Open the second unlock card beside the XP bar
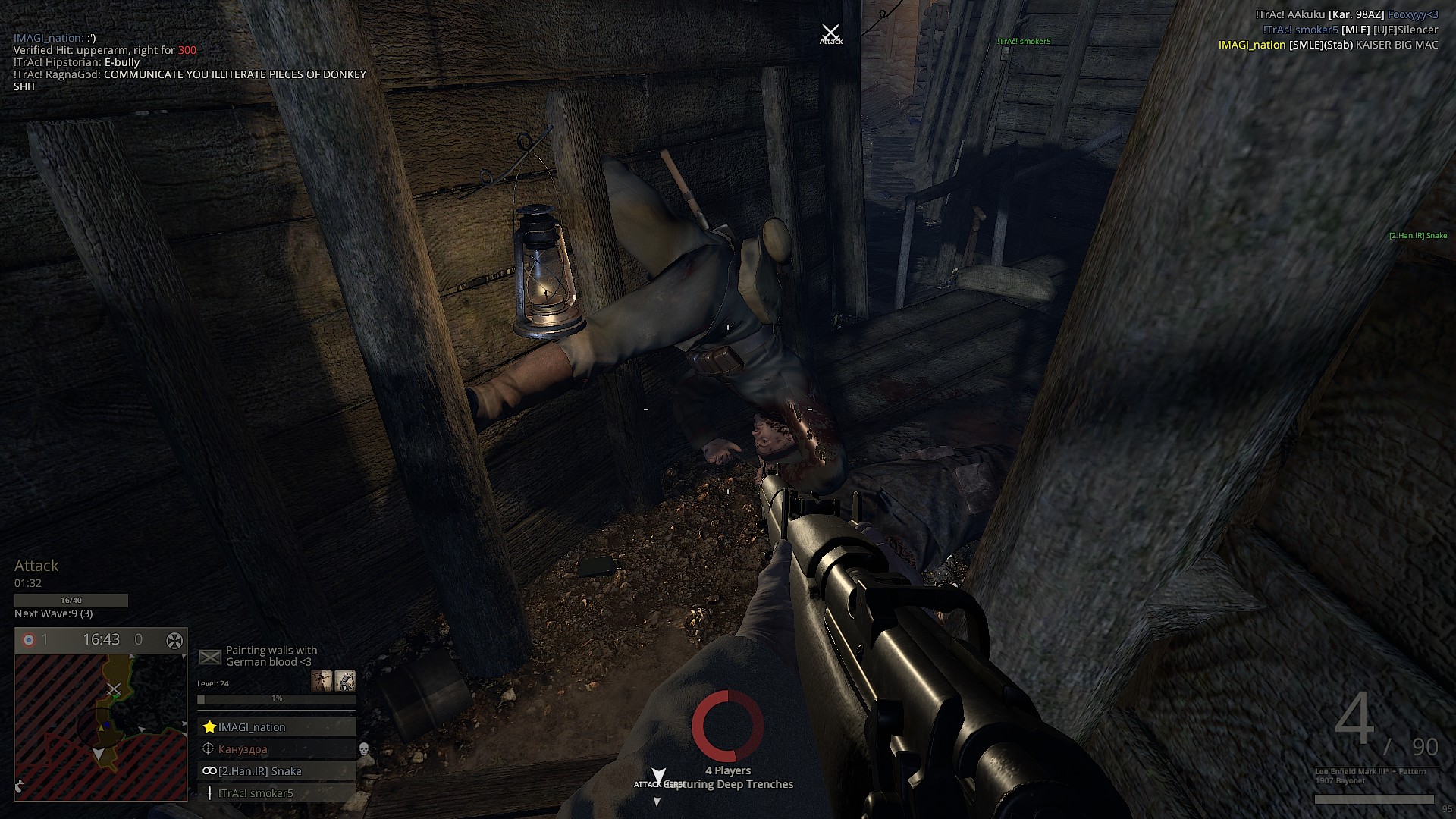The image size is (1456, 819). click(x=347, y=681)
